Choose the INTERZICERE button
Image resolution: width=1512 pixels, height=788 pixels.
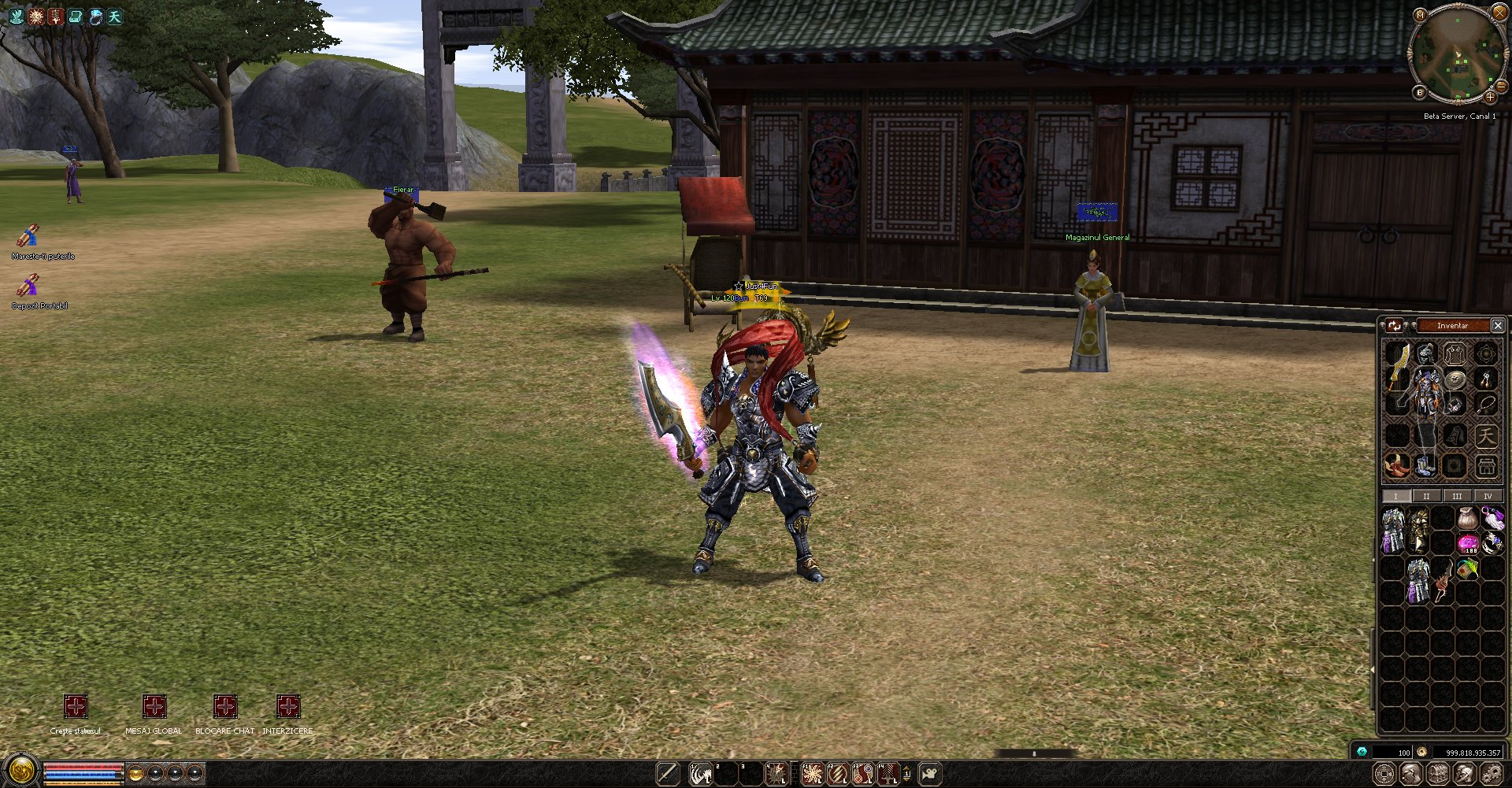click(288, 706)
